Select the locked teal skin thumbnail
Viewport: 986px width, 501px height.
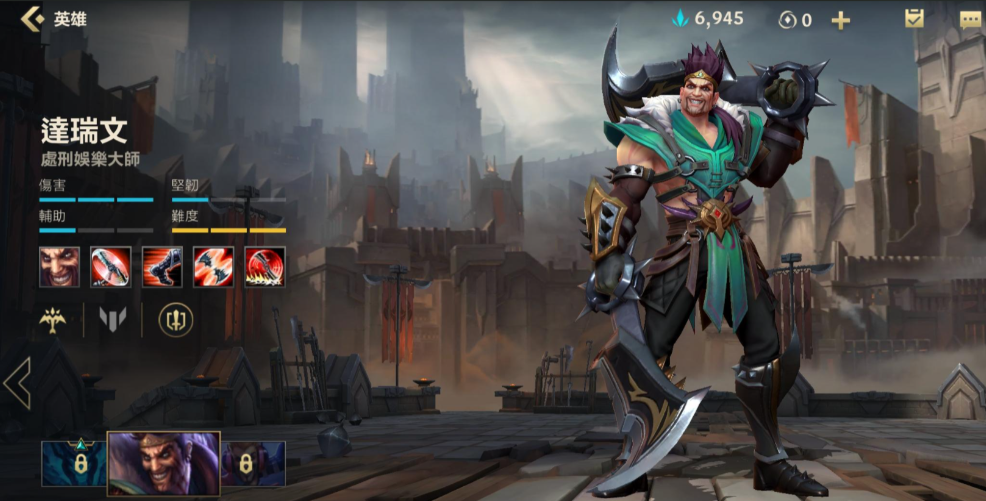[73, 463]
